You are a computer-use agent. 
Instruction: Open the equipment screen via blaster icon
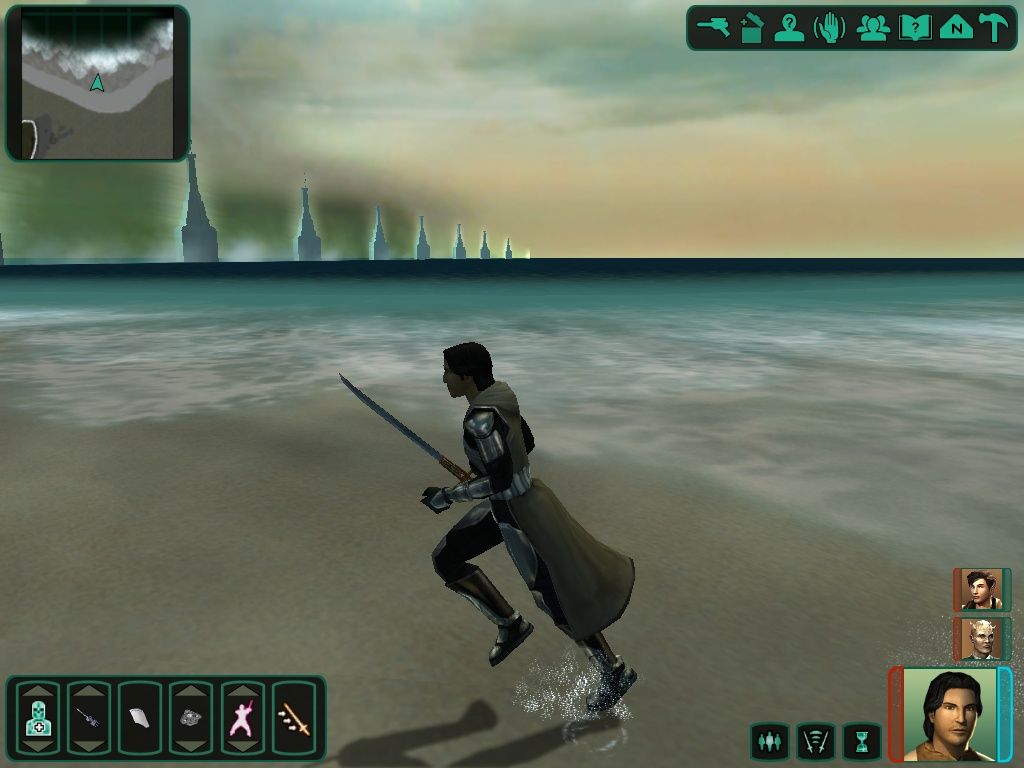[713, 28]
